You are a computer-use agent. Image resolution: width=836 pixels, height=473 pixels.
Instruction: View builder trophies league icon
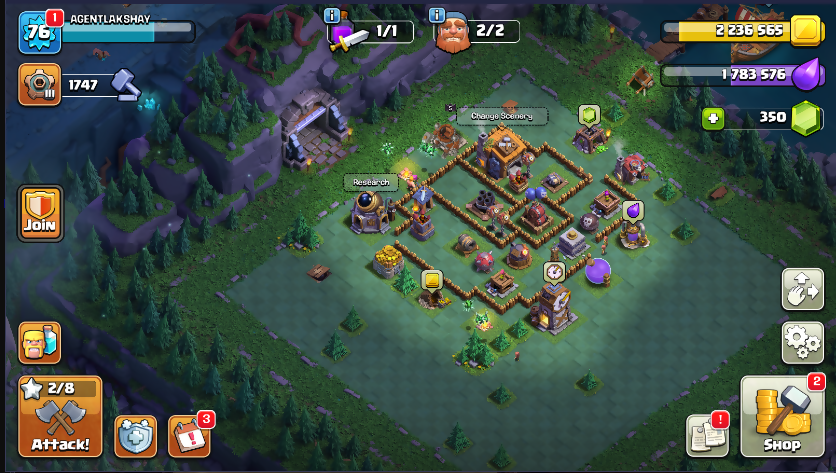[40, 84]
